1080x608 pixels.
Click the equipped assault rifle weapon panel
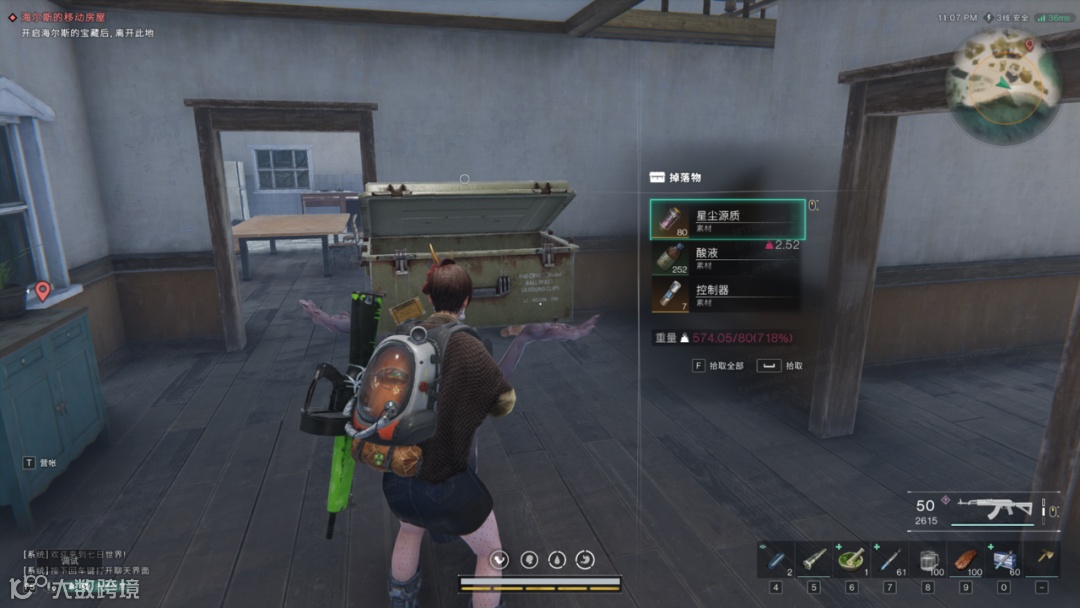pos(981,508)
